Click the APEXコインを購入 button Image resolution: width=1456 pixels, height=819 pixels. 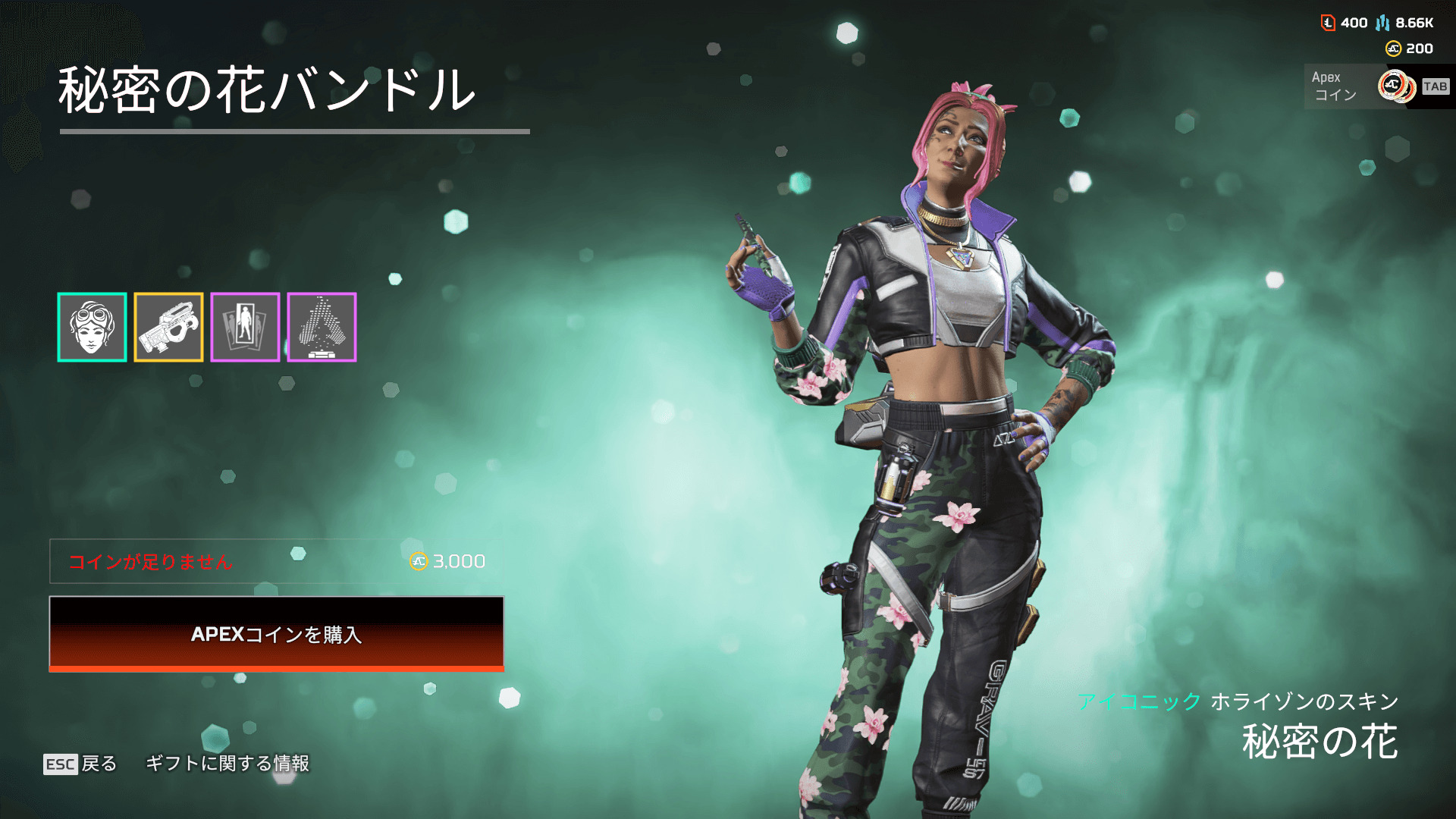click(x=276, y=633)
